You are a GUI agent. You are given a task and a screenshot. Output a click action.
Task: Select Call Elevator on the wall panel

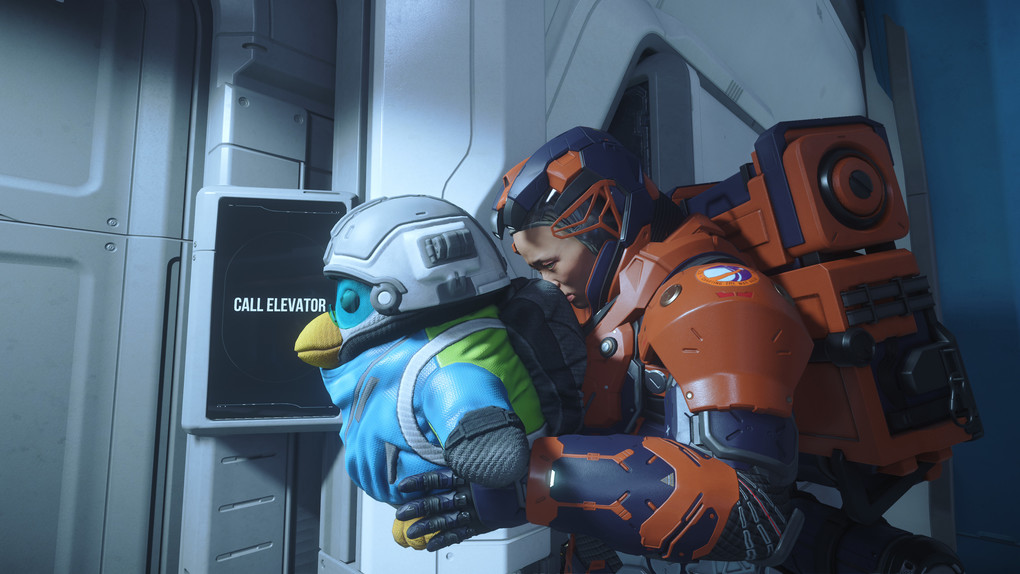tap(279, 305)
